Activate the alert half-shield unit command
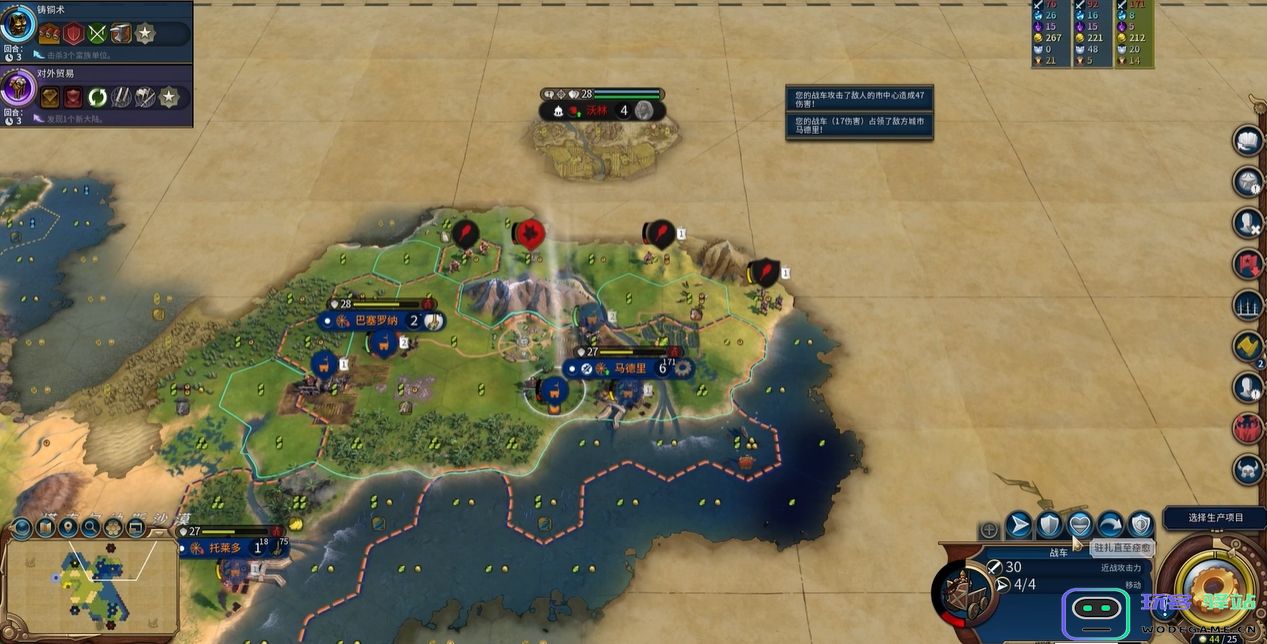This screenshot has width=1267, height=644. [1141, 524]
